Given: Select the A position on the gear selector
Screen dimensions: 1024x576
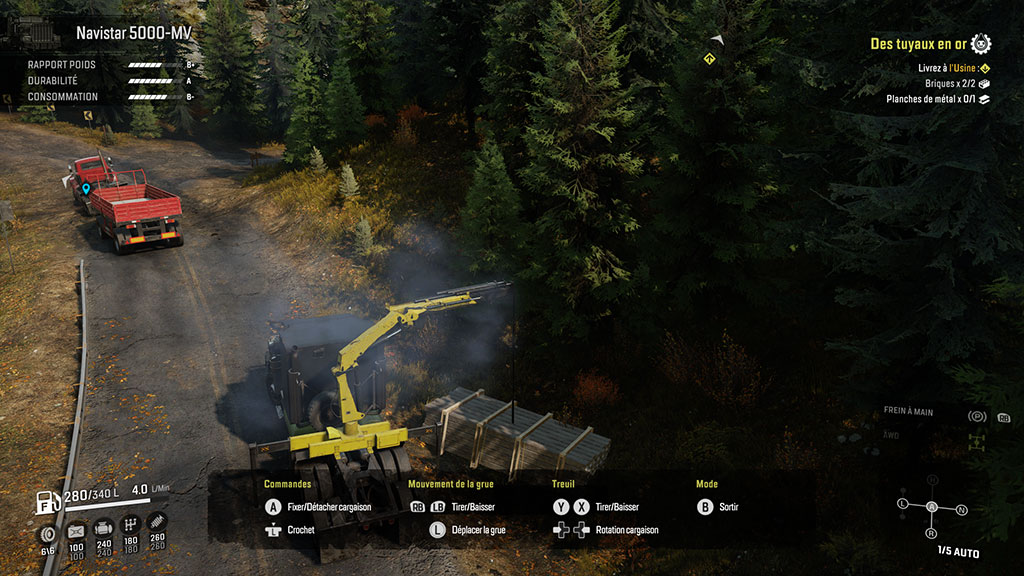Looking at the screenshot, I should tap(932, 507).
